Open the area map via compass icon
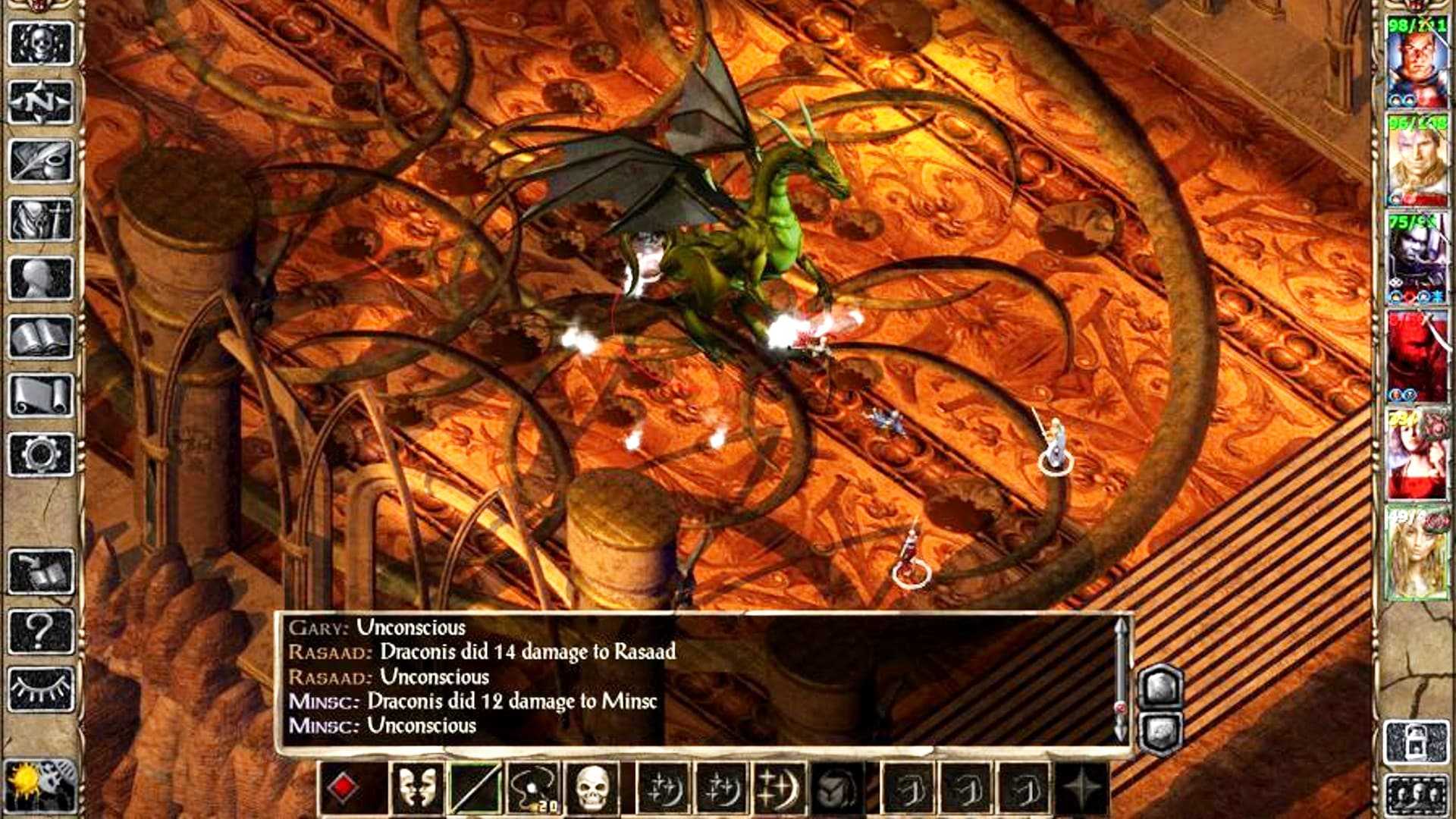Viewport: 1456px width, 819px height. 41,102
